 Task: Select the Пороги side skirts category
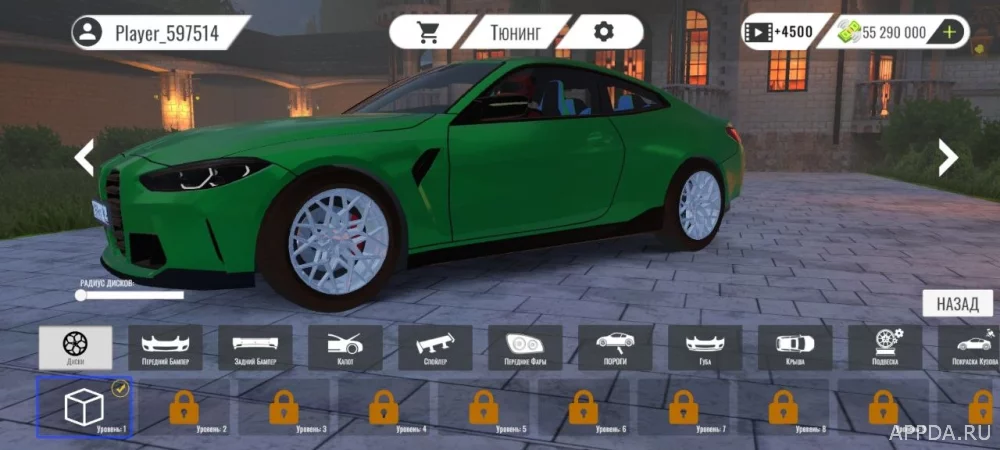click(x=615, y=347)
